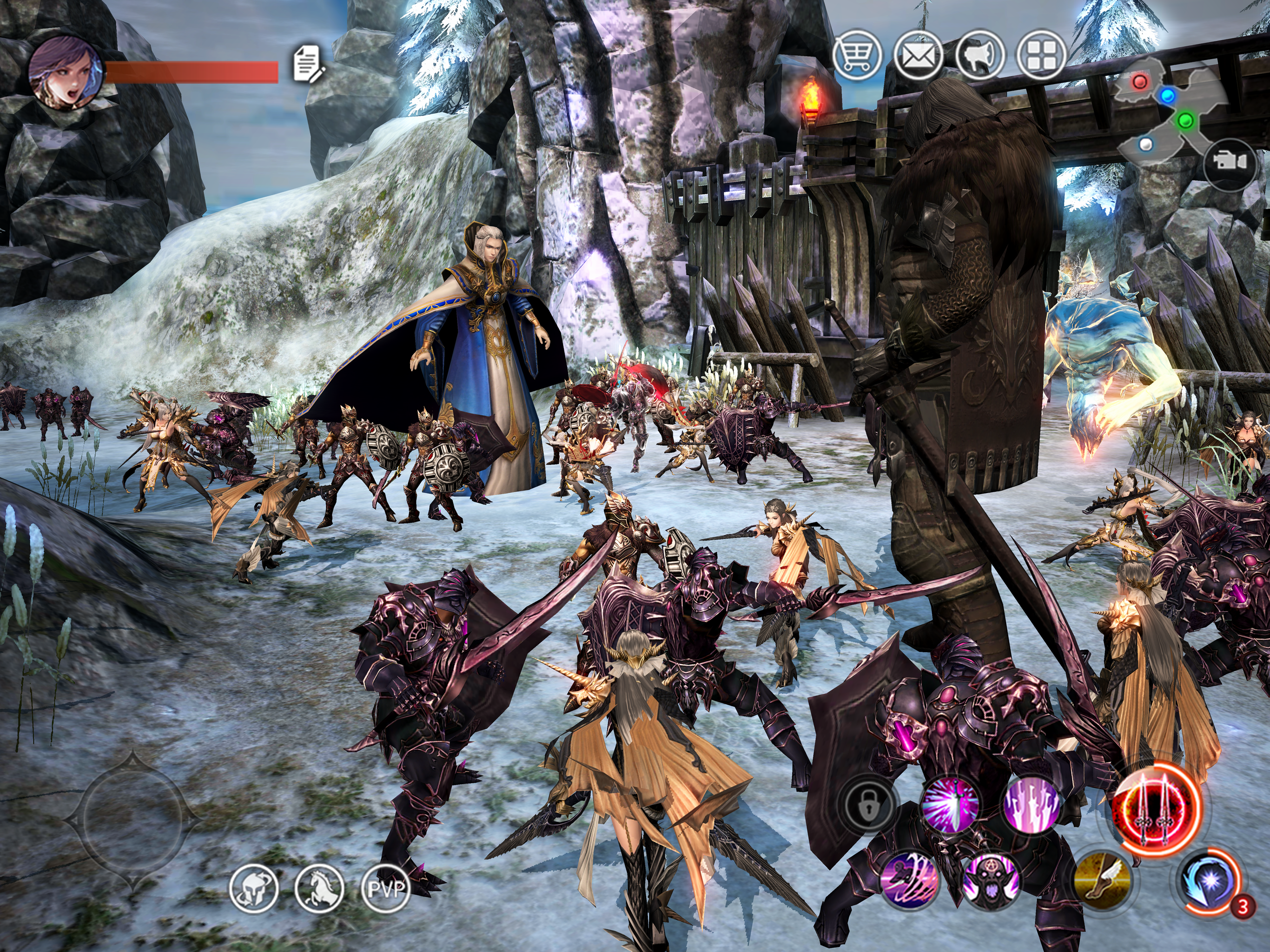Image resolution: width=1270 pixels, height=952 pixels.
Task: Use the winged foot sprint ability
Action: coord(1102,881)
